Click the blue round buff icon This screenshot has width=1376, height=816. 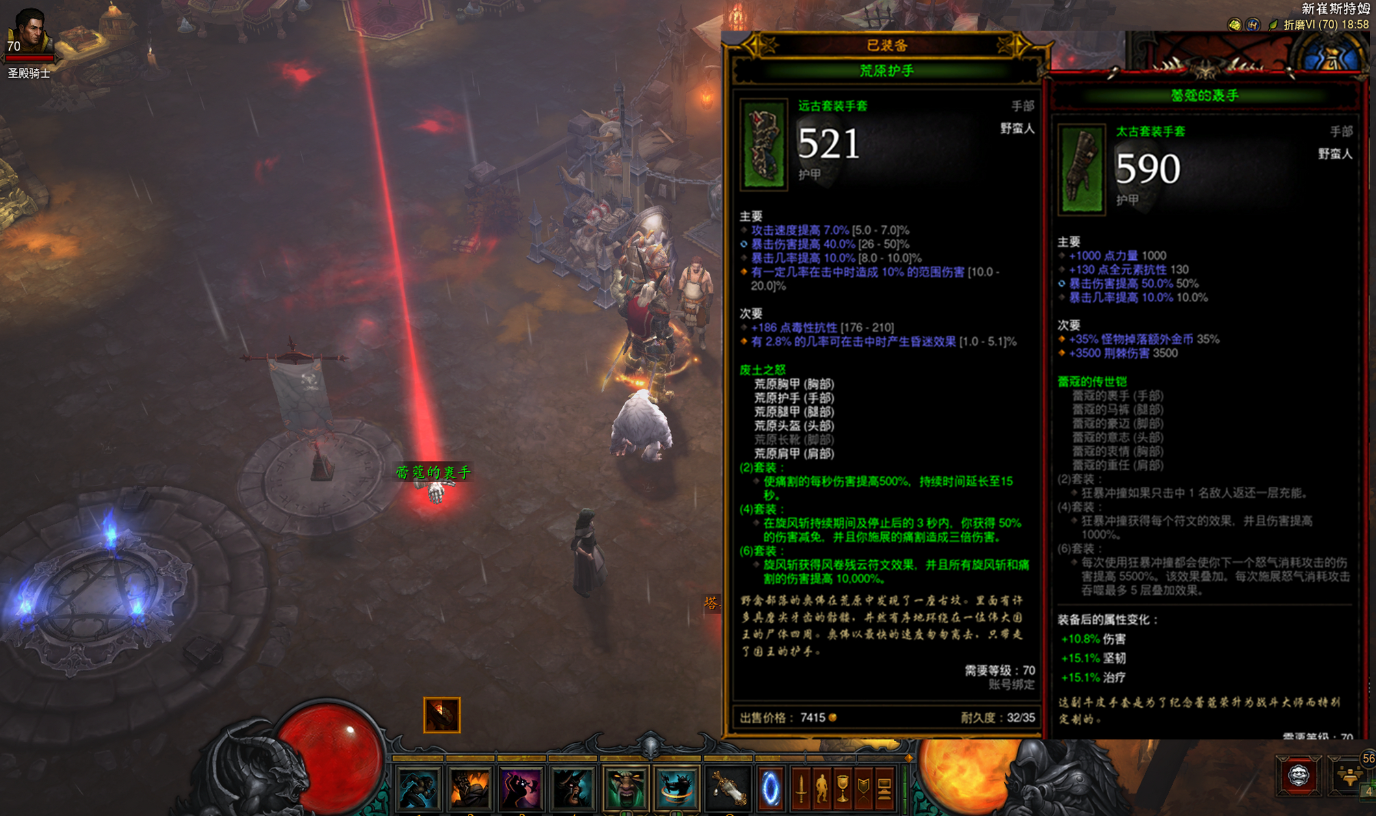pyautogui.click(x=1252, y=25)
